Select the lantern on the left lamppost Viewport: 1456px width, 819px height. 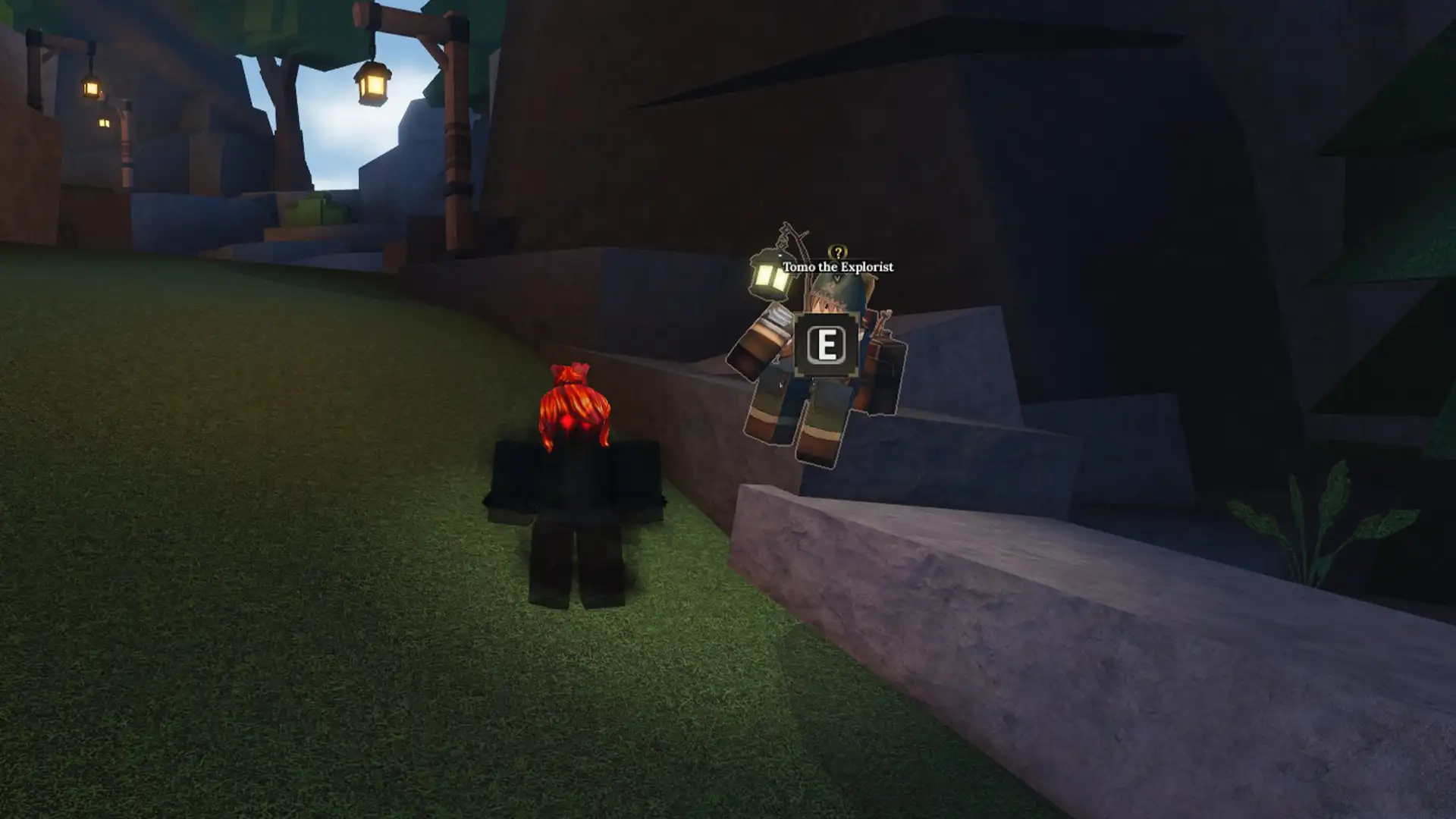93,87
